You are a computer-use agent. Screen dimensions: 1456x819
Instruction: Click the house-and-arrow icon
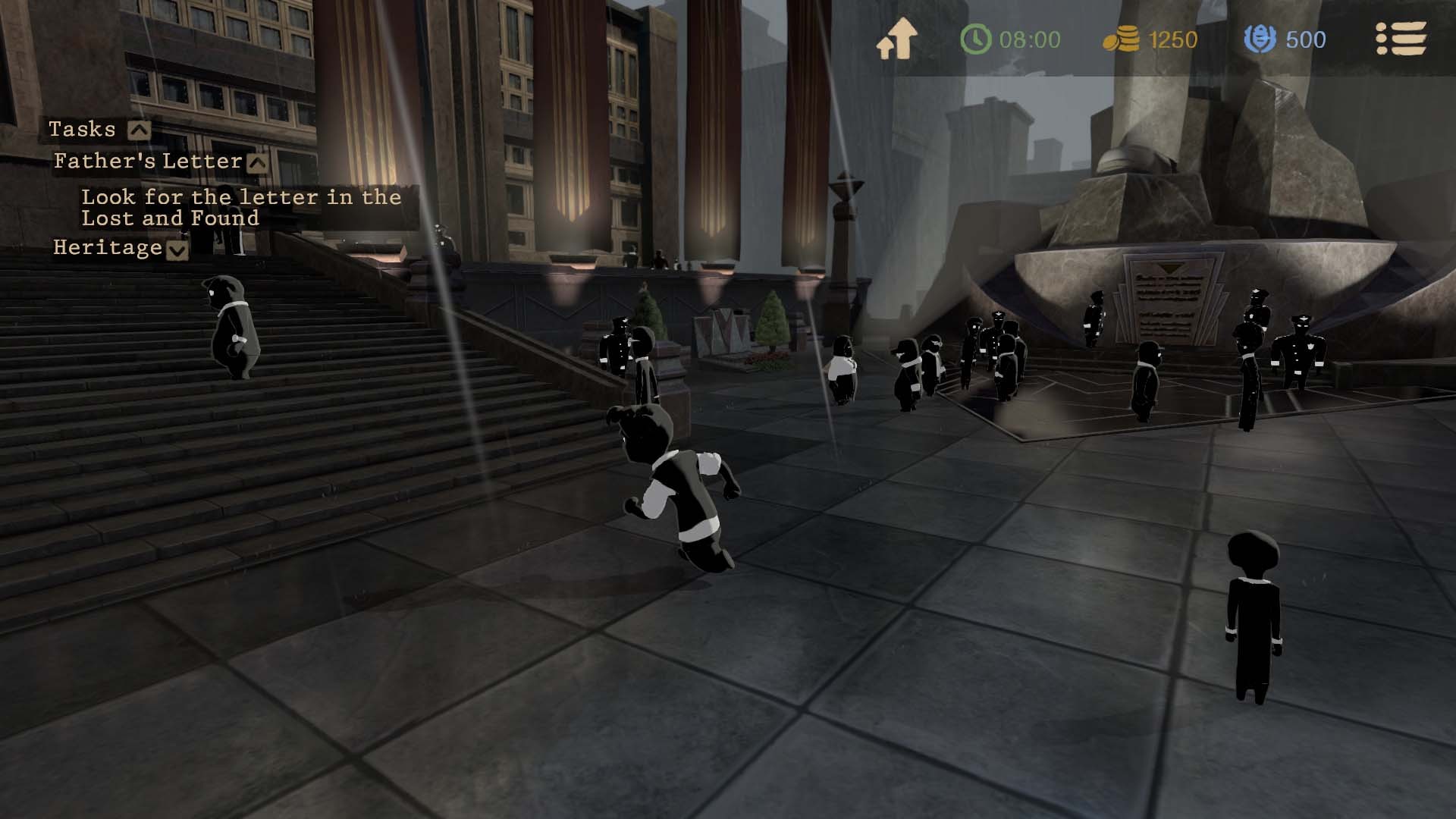point(896,39)
